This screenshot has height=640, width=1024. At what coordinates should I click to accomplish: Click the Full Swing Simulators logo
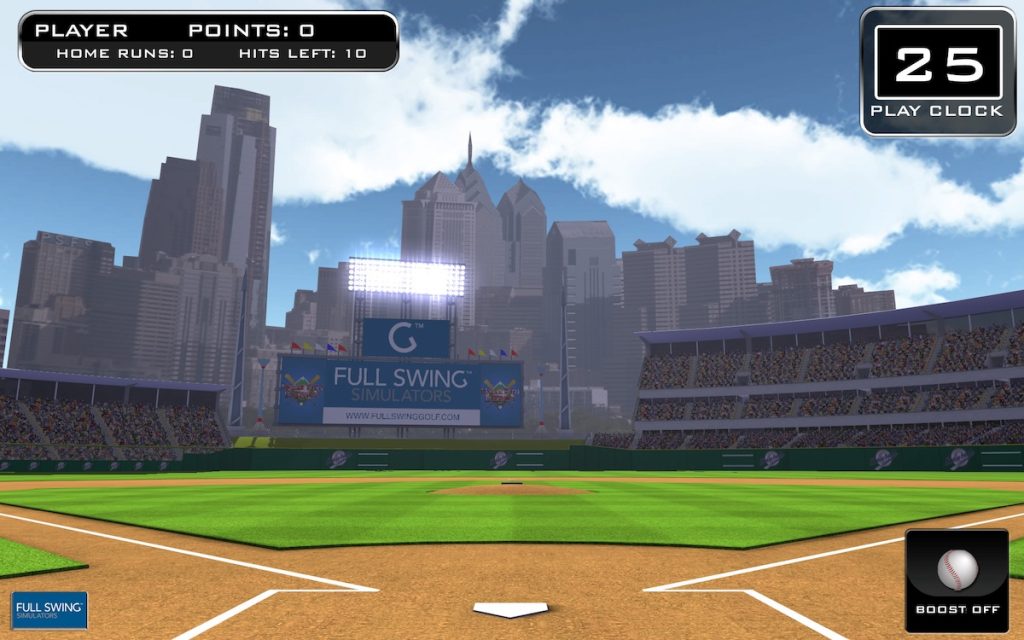50,610
